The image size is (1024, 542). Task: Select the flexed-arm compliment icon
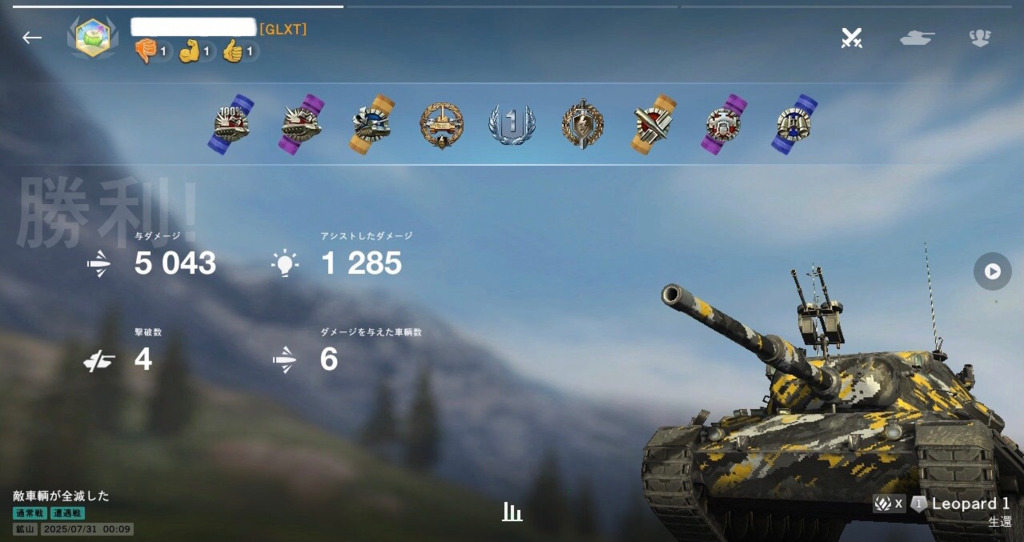point(190,51)
